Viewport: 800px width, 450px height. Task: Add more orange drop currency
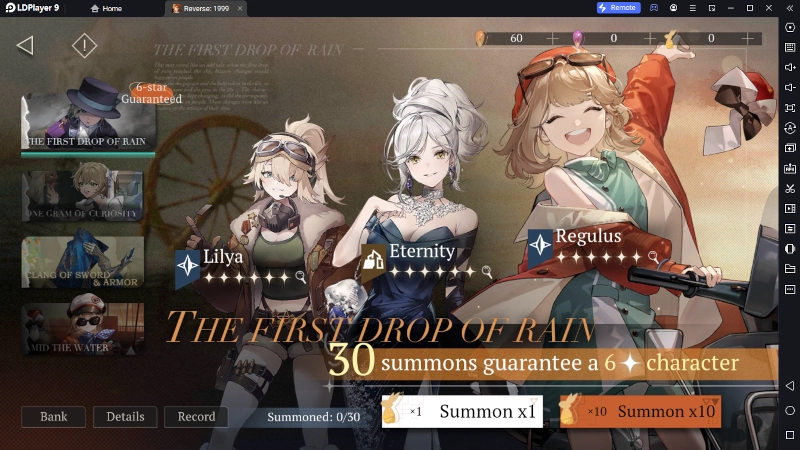[553, 38]
